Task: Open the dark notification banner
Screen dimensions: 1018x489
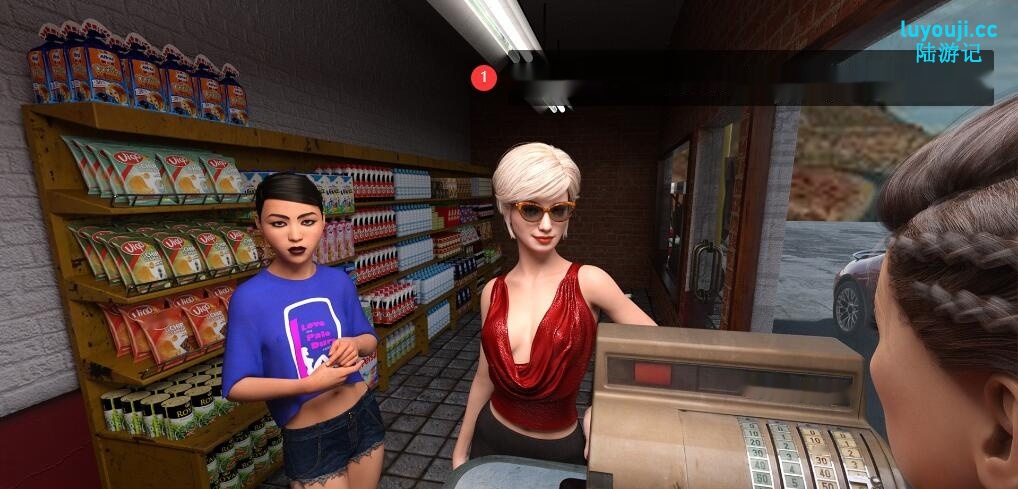Action: click(x=750, y=78)
